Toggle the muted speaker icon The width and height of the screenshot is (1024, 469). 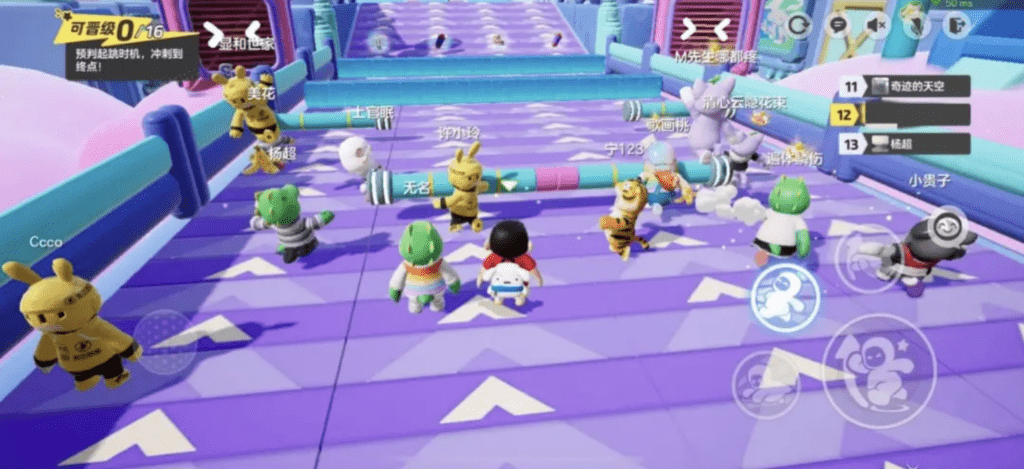877,25
